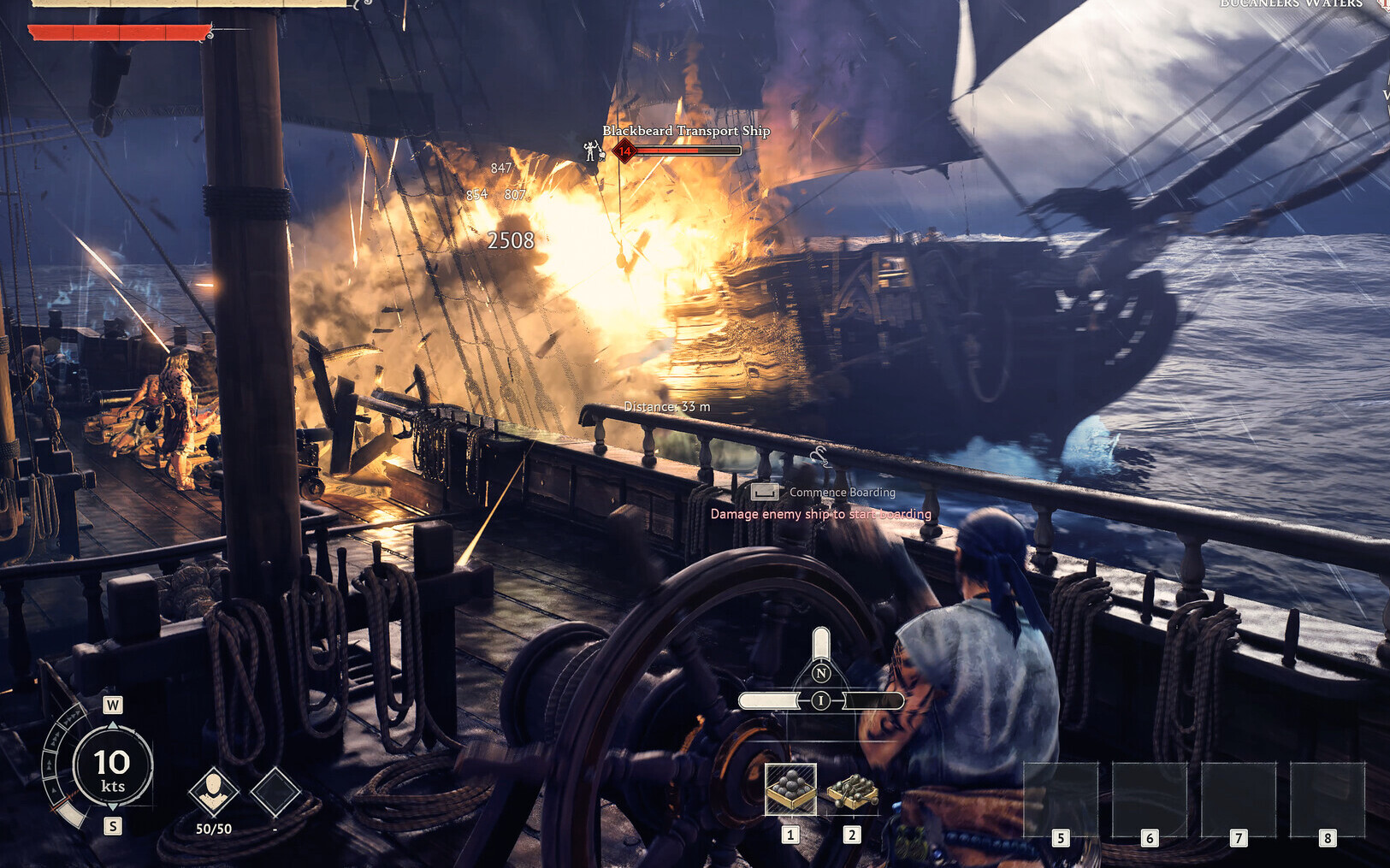Viewport: 1390px width, 868px height.
Task: Select the empty diamond slot beside crew
Action: point(275,791)
